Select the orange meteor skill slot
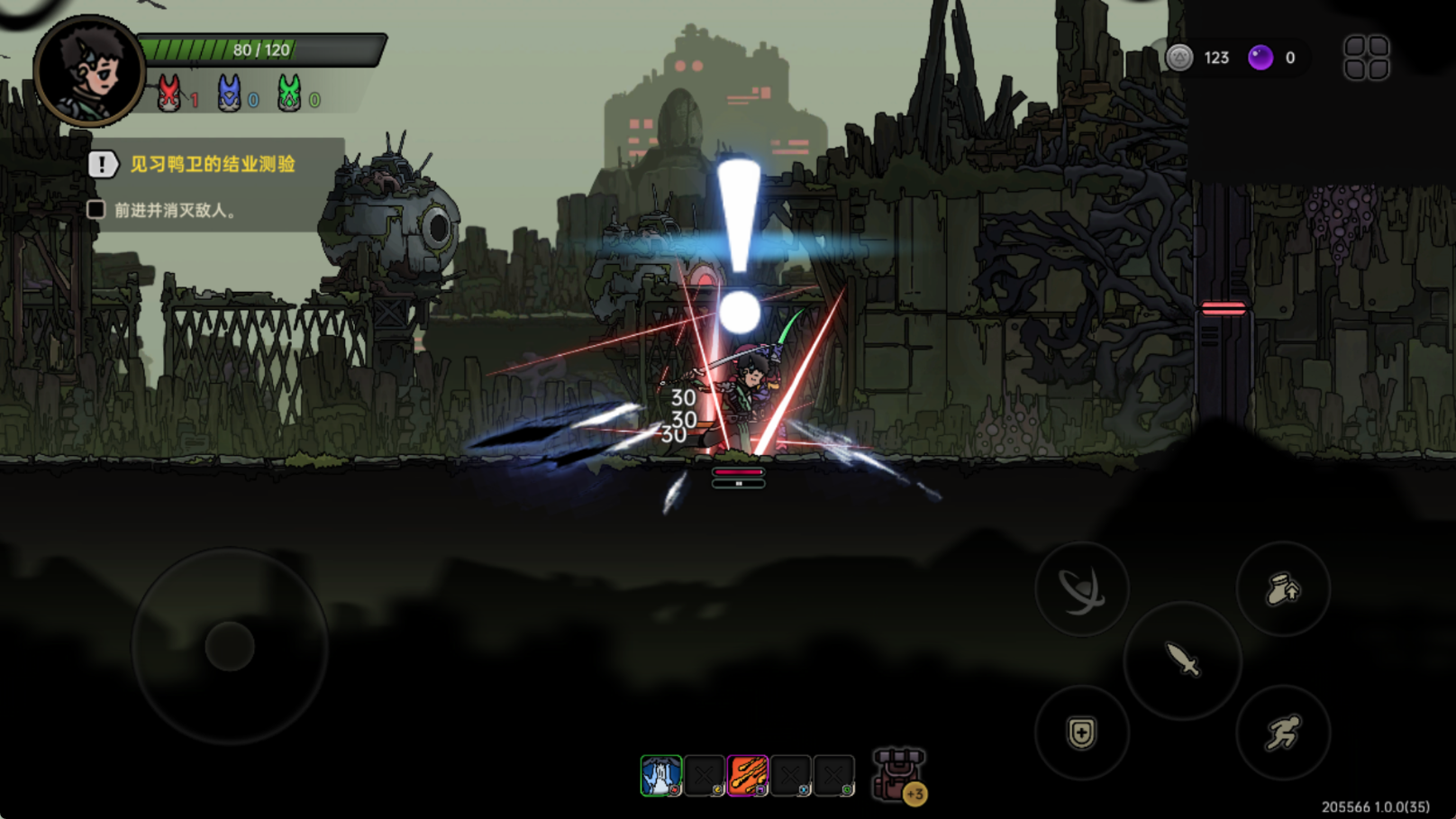The width and height of the screenshot is (1456, 819). 748,776
